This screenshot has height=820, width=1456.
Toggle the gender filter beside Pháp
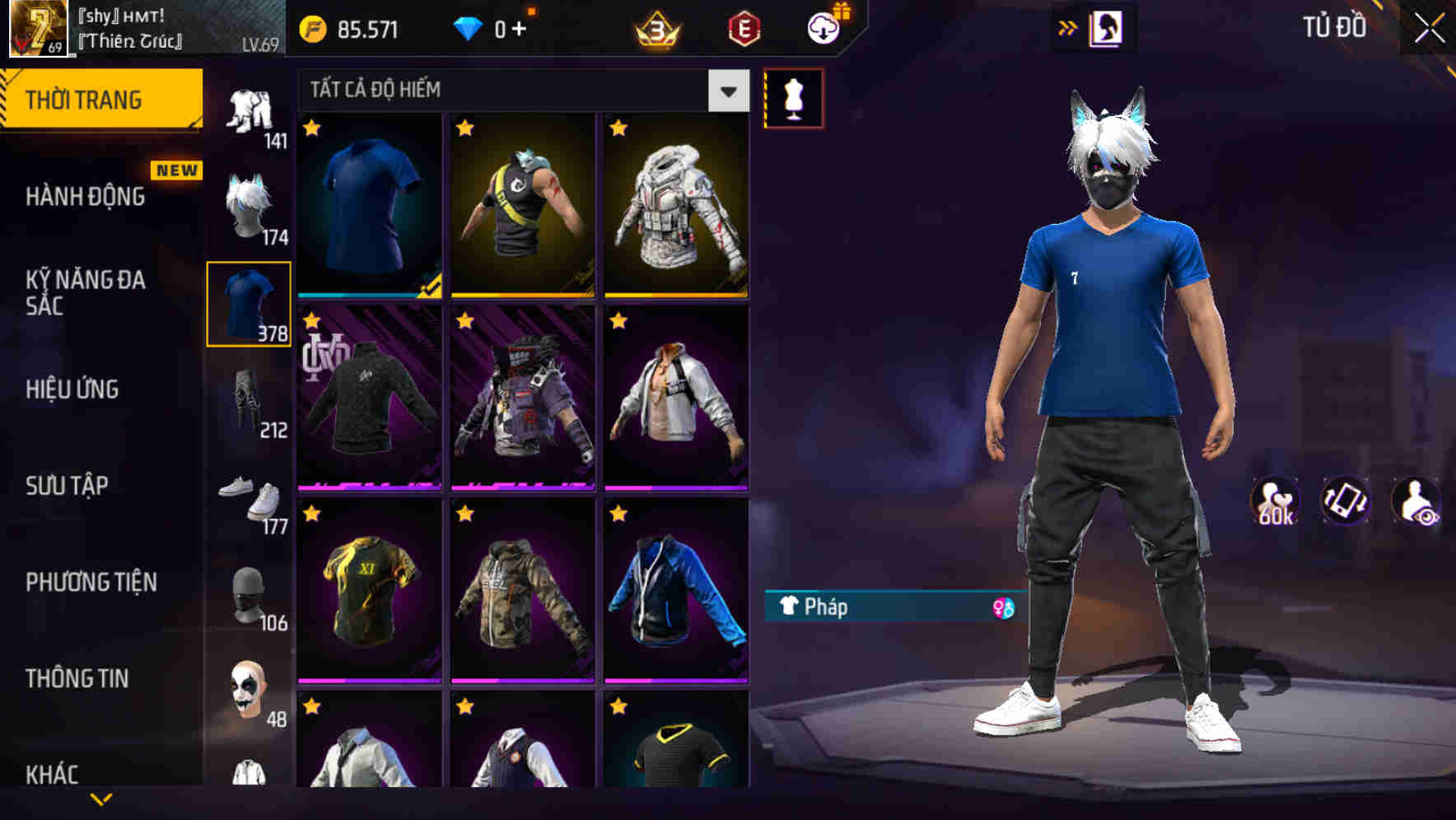tap(1000, 608)
